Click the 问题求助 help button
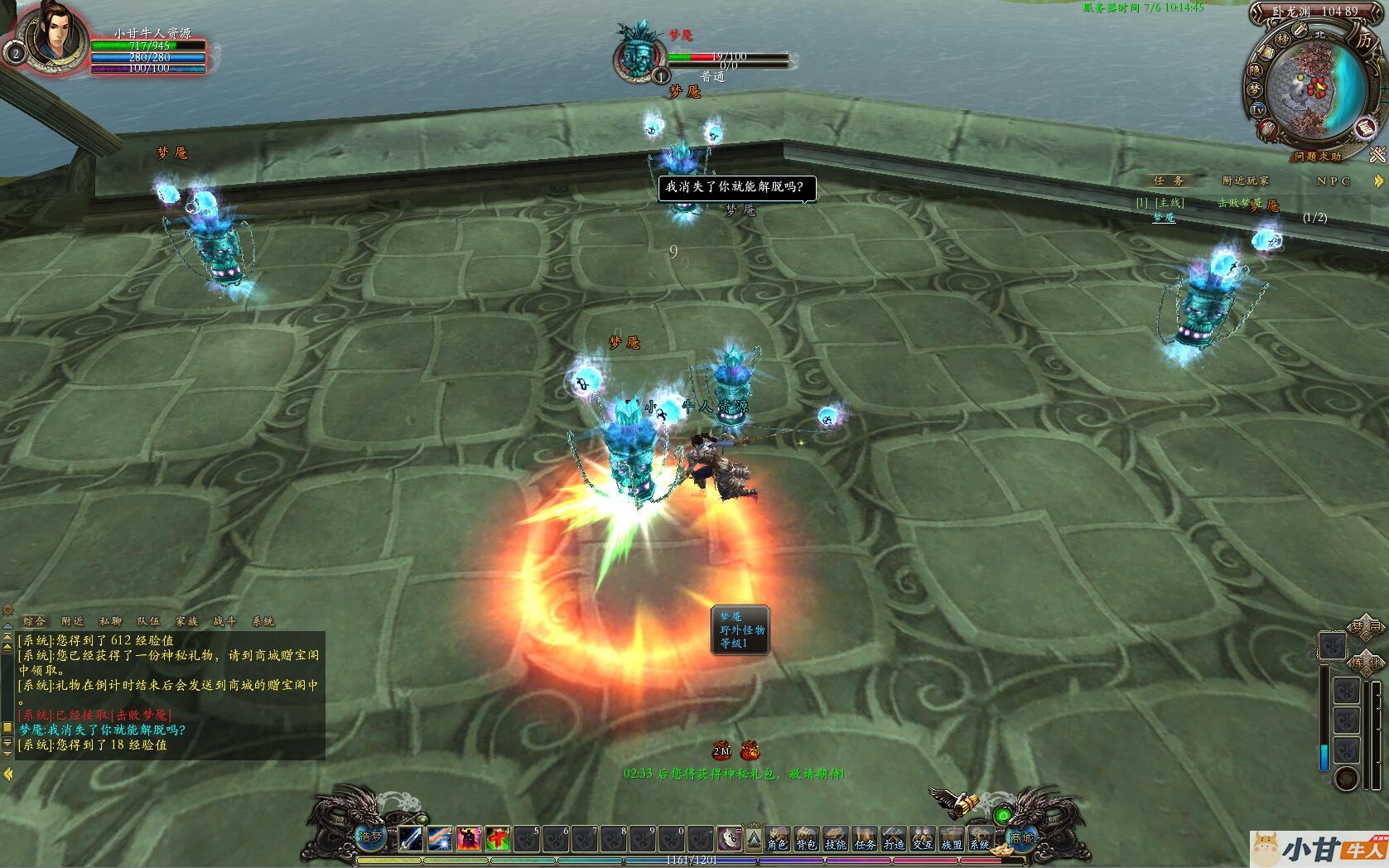Screen dimensions: 1389x868 1319,156
